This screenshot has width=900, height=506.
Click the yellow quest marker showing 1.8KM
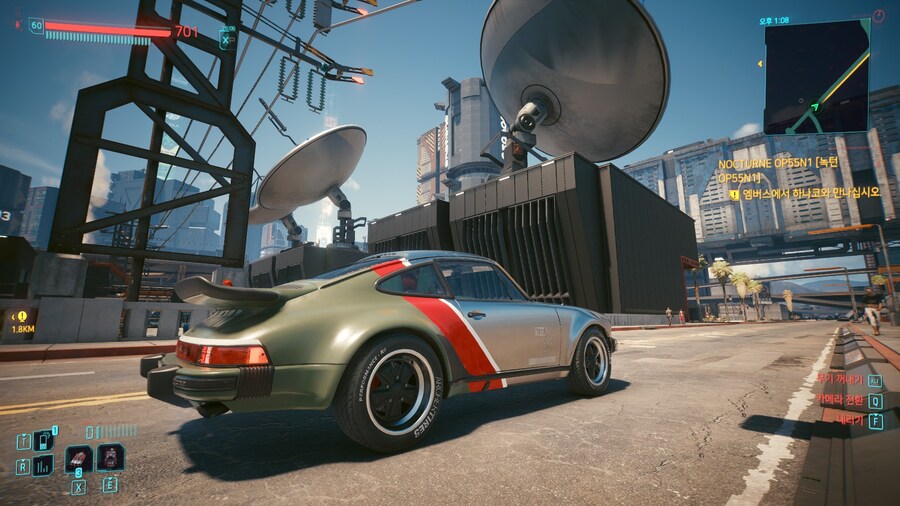pyautogui.click(x=21, y=320)
